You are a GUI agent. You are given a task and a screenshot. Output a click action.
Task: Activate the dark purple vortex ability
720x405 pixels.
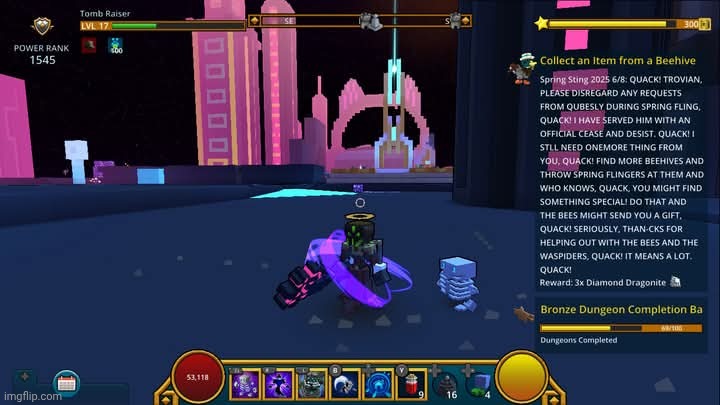[x=281, y=384]
